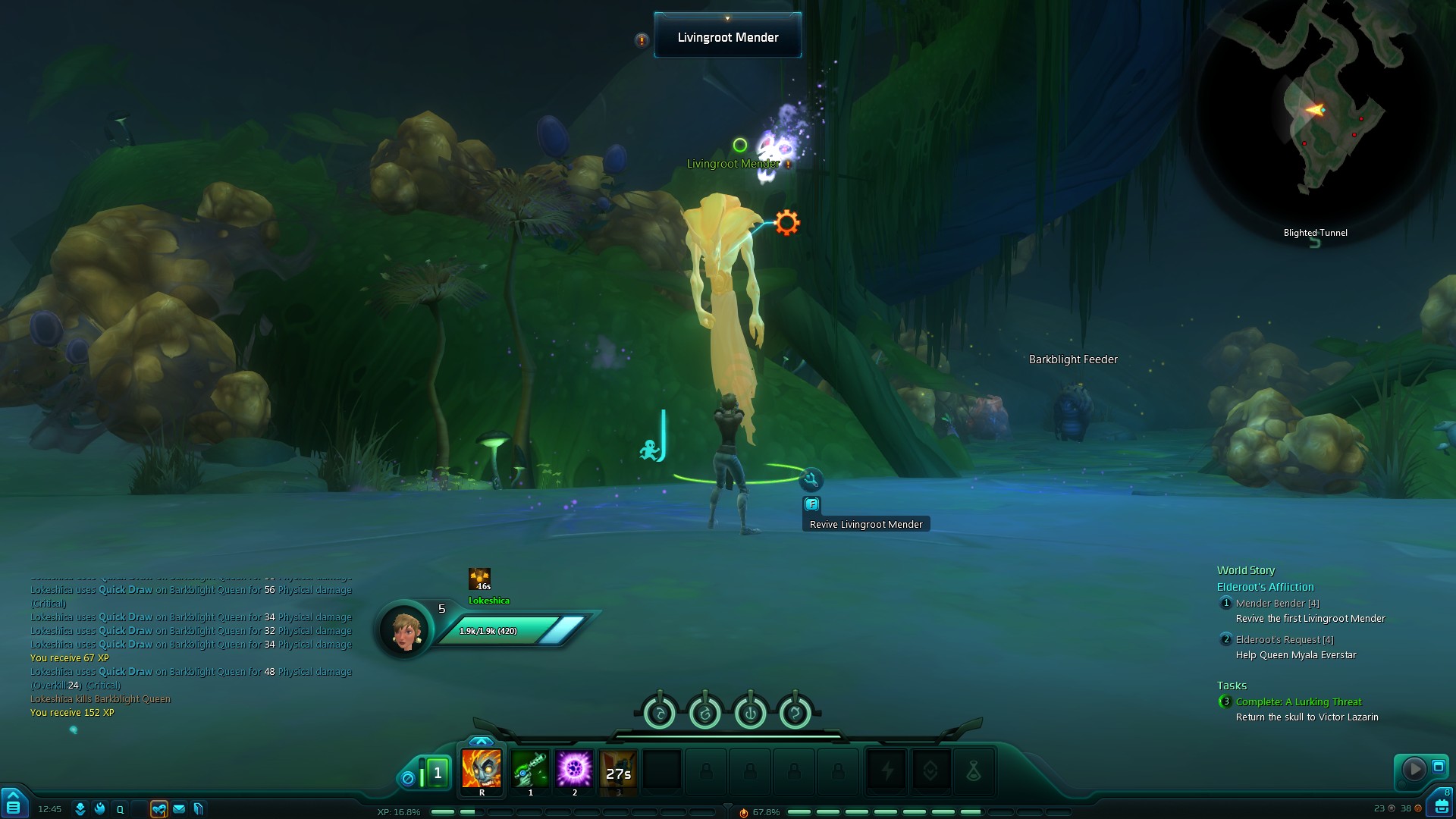Click the potion flask slot
The width and height of the screenshot is (1456, 819).
coord(974,772)
